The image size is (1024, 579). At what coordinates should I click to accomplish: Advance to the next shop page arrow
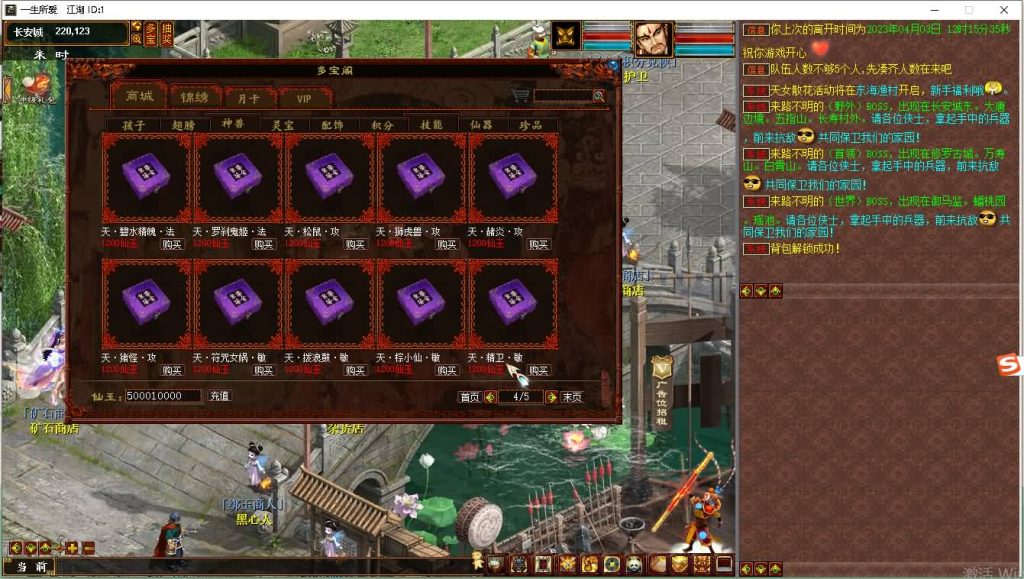(x=552, y=397)
